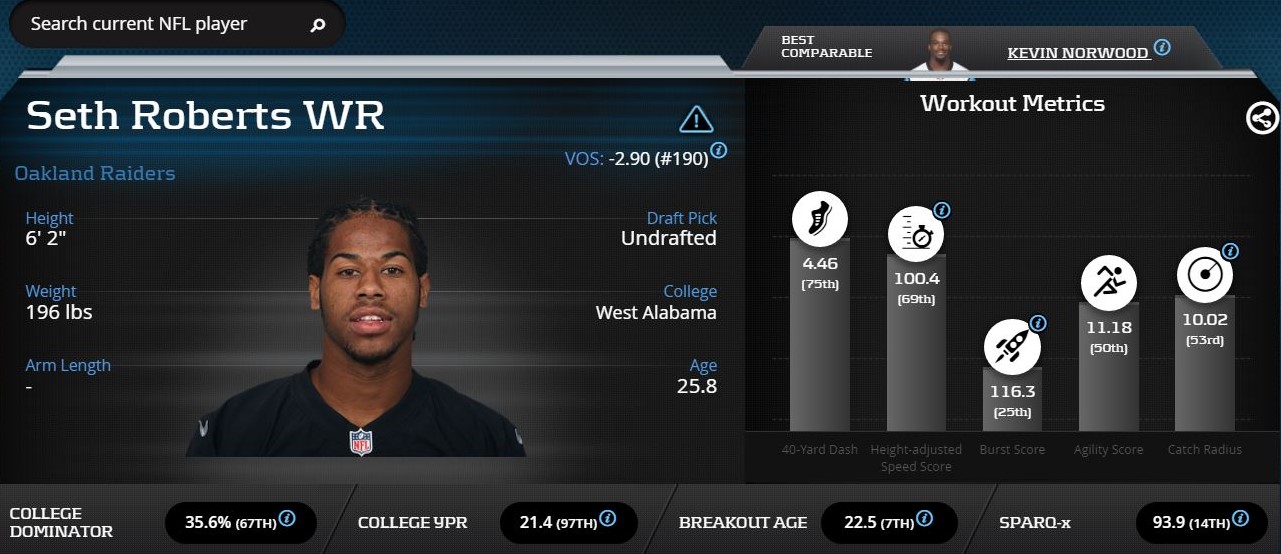The width and height of the screenshot is (1281, 554).
Task: Click the magnifying glass search icon
Action: 318,25
